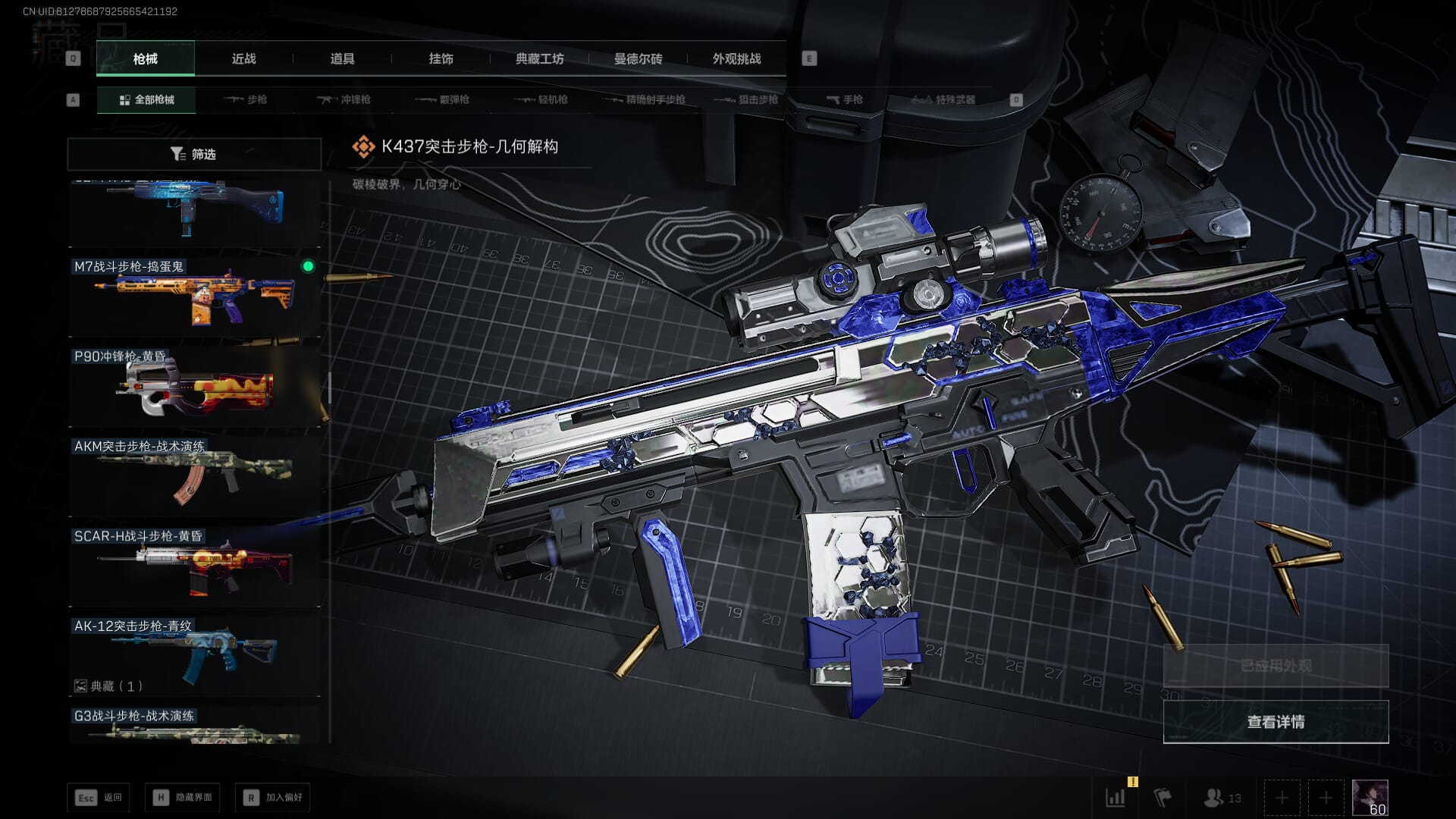Open the 筛选 filter button
The width and height of the screenshot is (1456, 819).
pyautogui.click(x=194, y=154)
